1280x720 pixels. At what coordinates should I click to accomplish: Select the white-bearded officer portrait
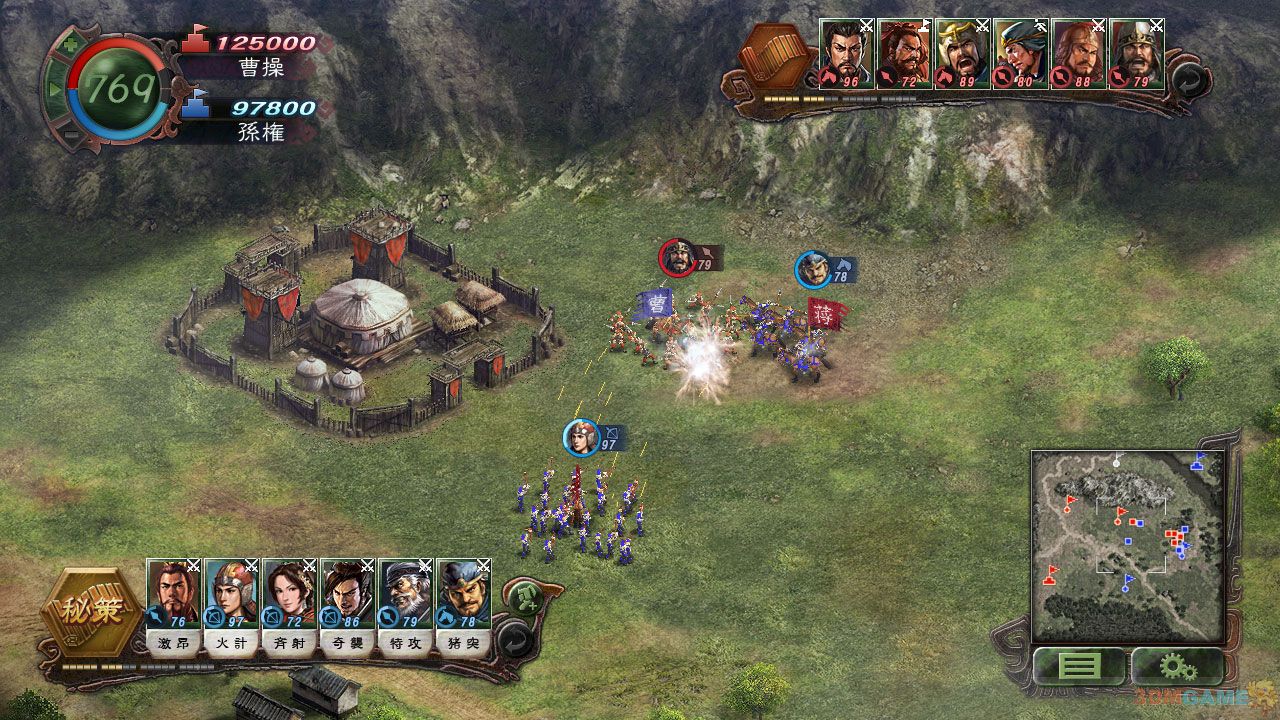405,594
